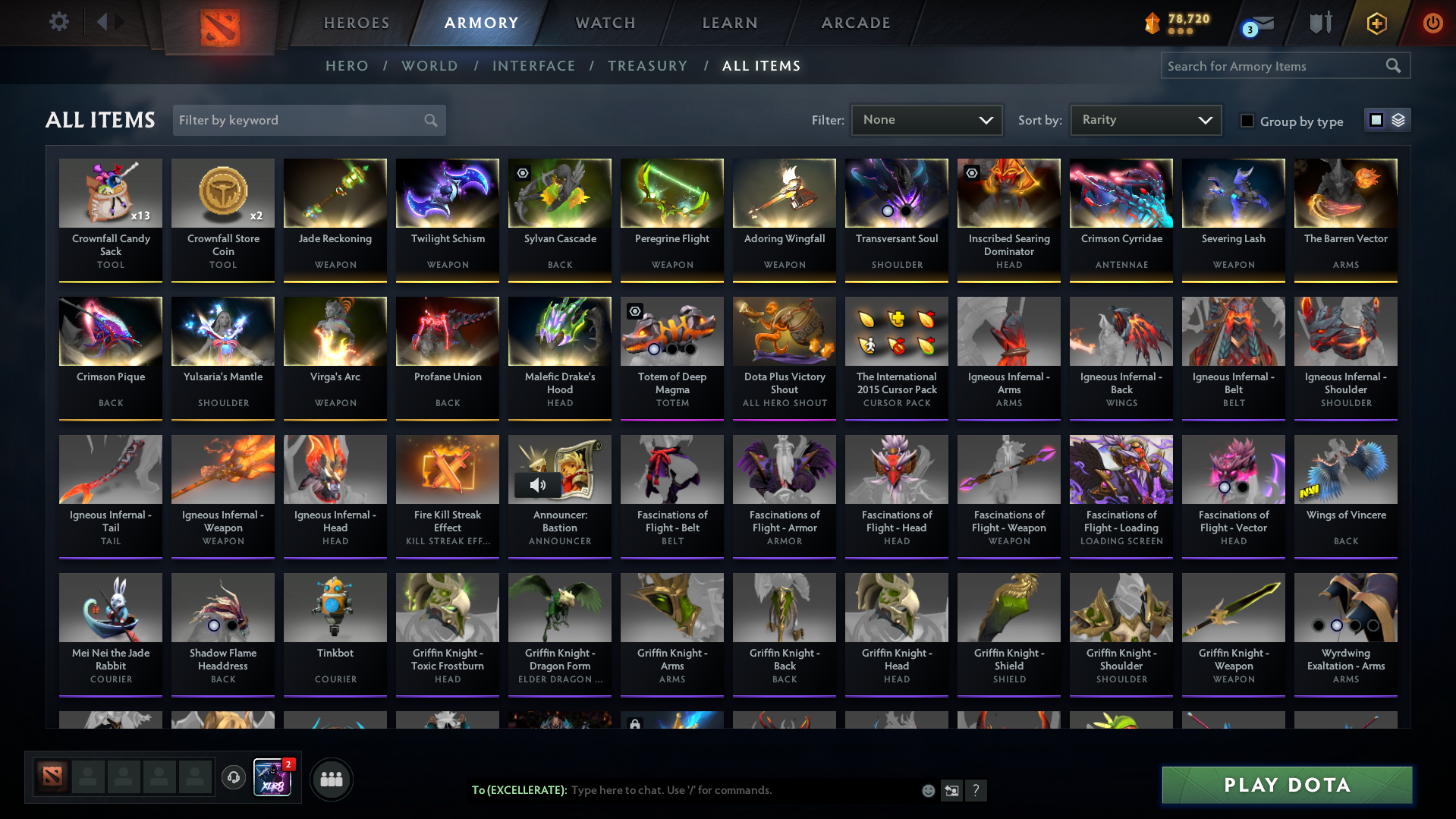Switch to the TREASURY tab
The height and width of the screenshot is (819, 1456).
coord(647,65)
